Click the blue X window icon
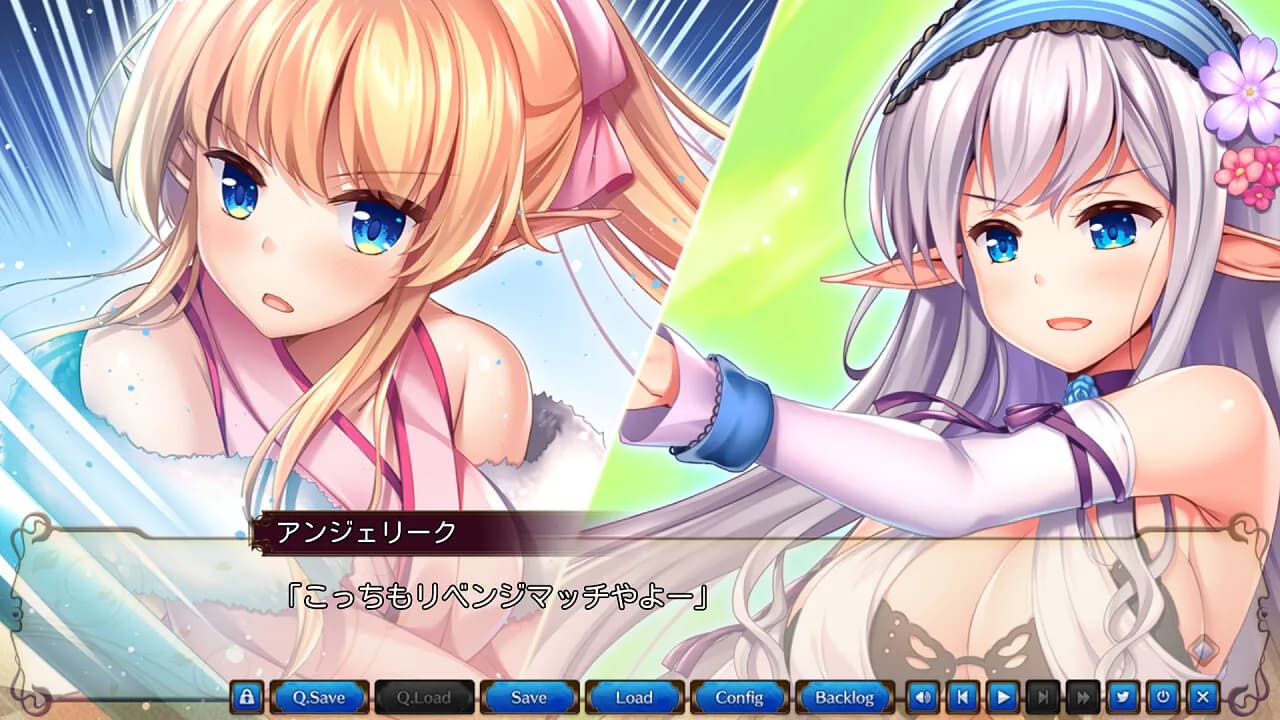This screenshot has height=720, width=1280. click(1200, 697)
